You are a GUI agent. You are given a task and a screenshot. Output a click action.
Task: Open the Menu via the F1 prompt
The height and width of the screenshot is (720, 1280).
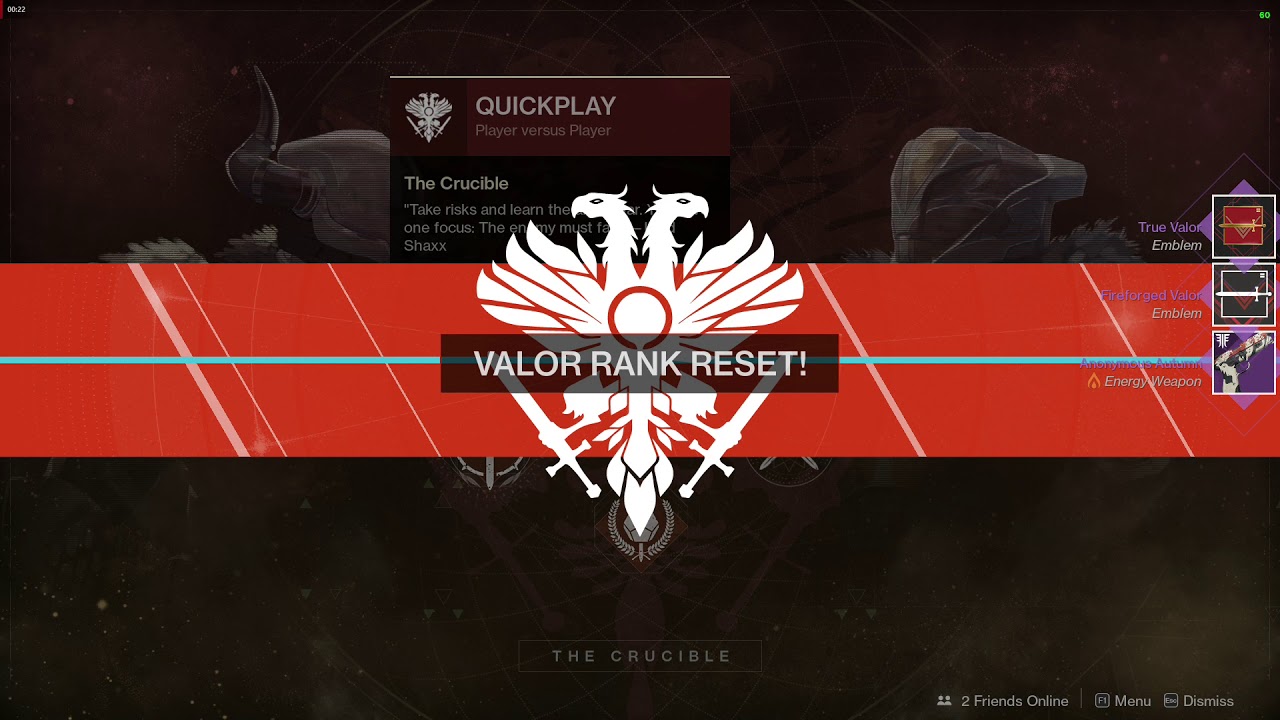pyautogui.click(x=1133, y=701)
